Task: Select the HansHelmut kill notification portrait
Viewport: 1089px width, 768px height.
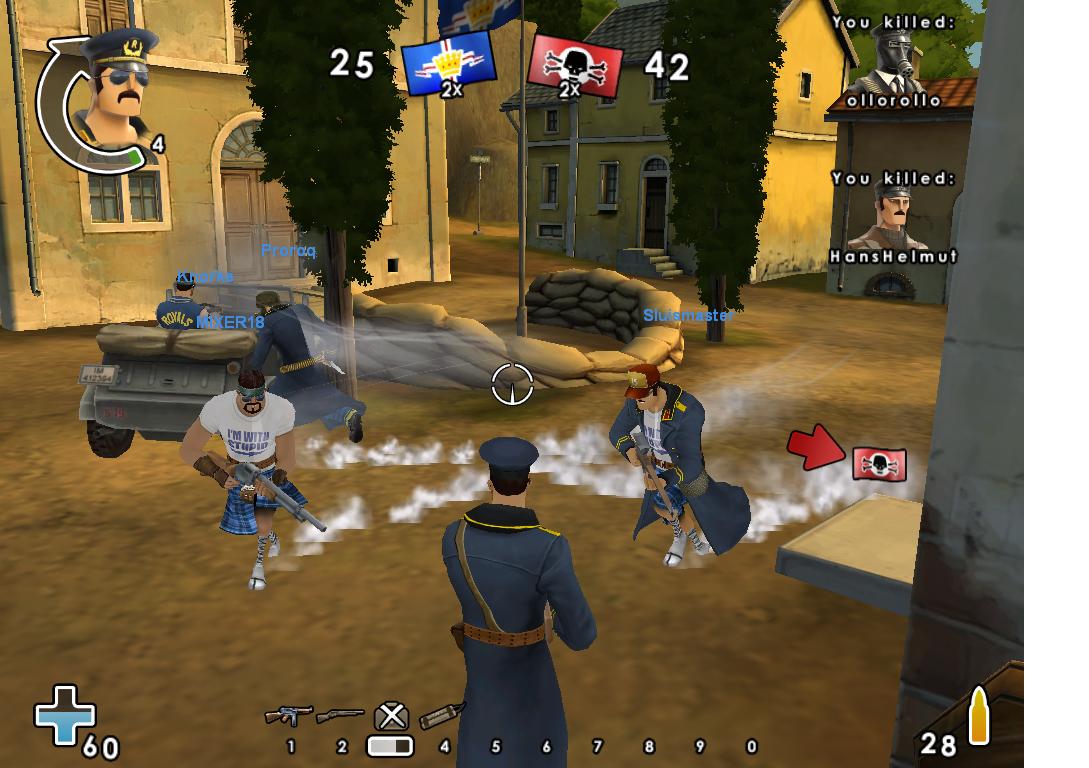Action: coord(888,216)
